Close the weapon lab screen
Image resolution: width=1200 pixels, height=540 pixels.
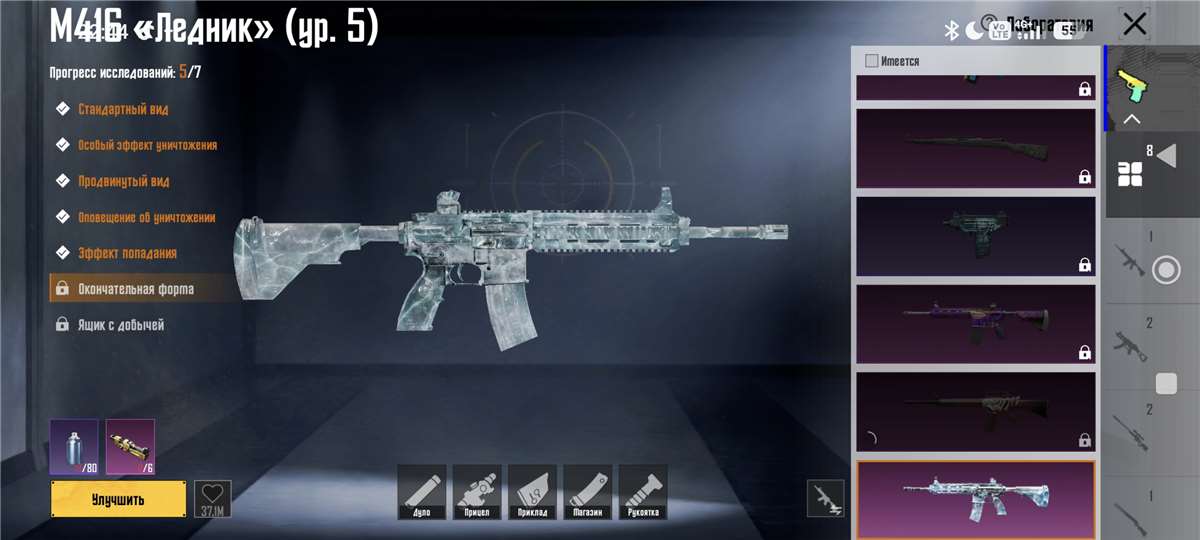(1134, 24)
